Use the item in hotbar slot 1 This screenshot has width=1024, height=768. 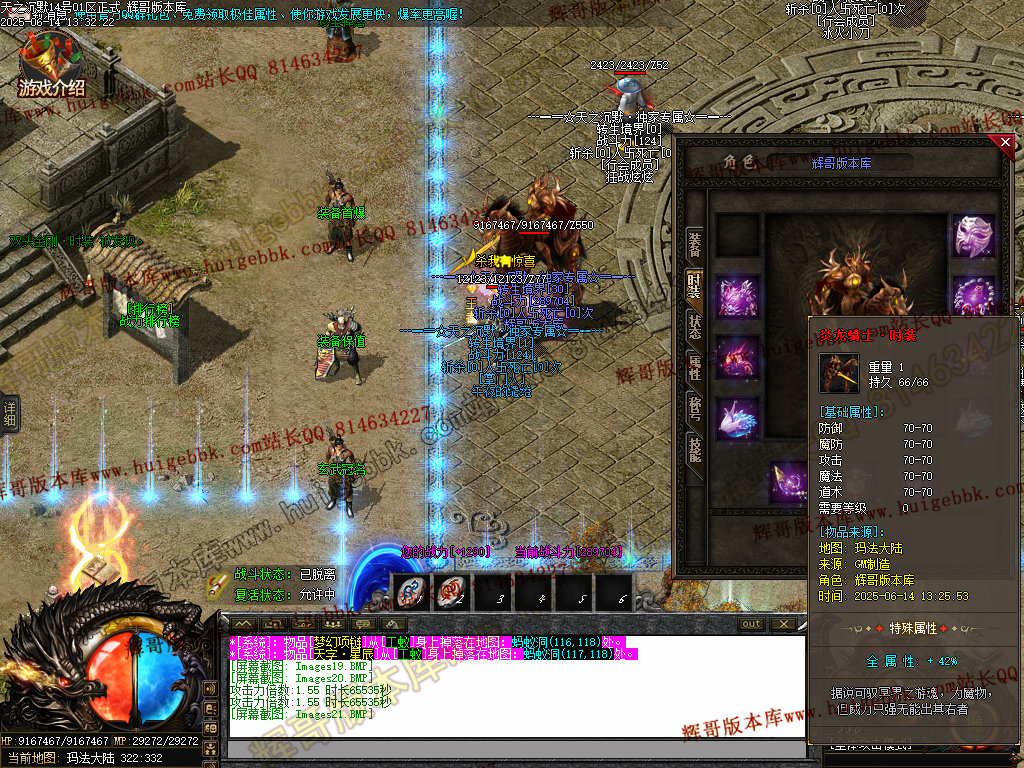tap(411, 592)
